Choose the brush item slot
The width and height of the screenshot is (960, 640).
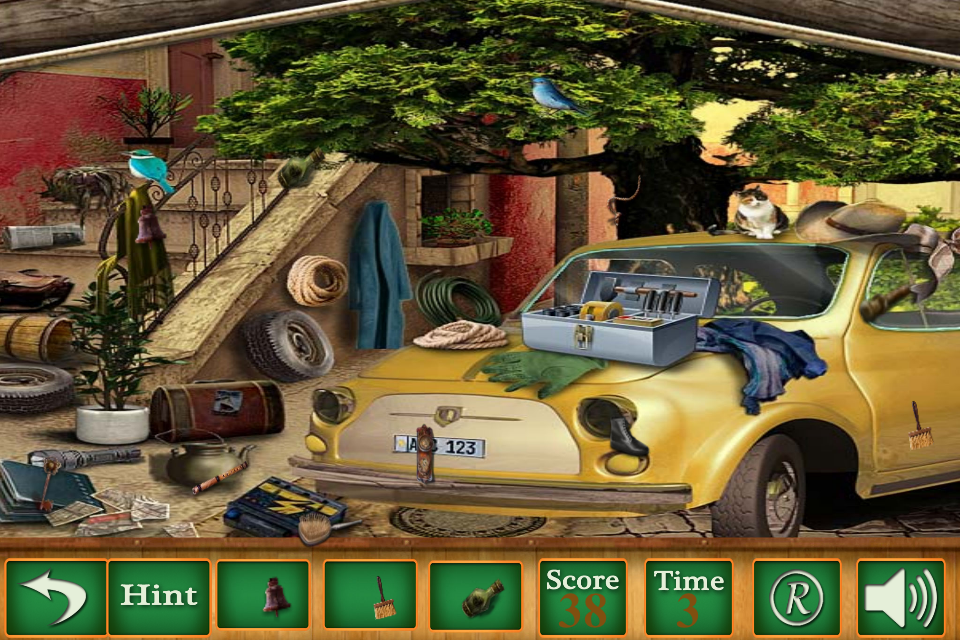click(370, 596)
